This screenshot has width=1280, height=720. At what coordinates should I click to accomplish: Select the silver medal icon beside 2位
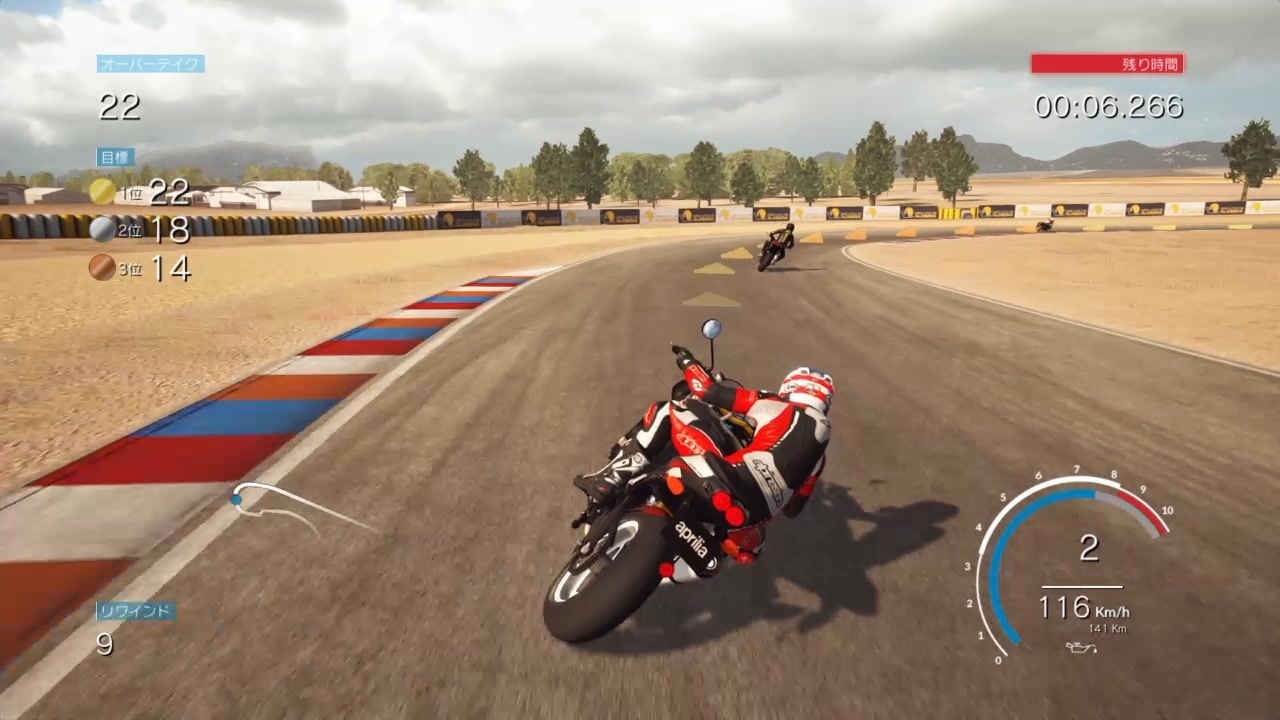click(103, 229)
